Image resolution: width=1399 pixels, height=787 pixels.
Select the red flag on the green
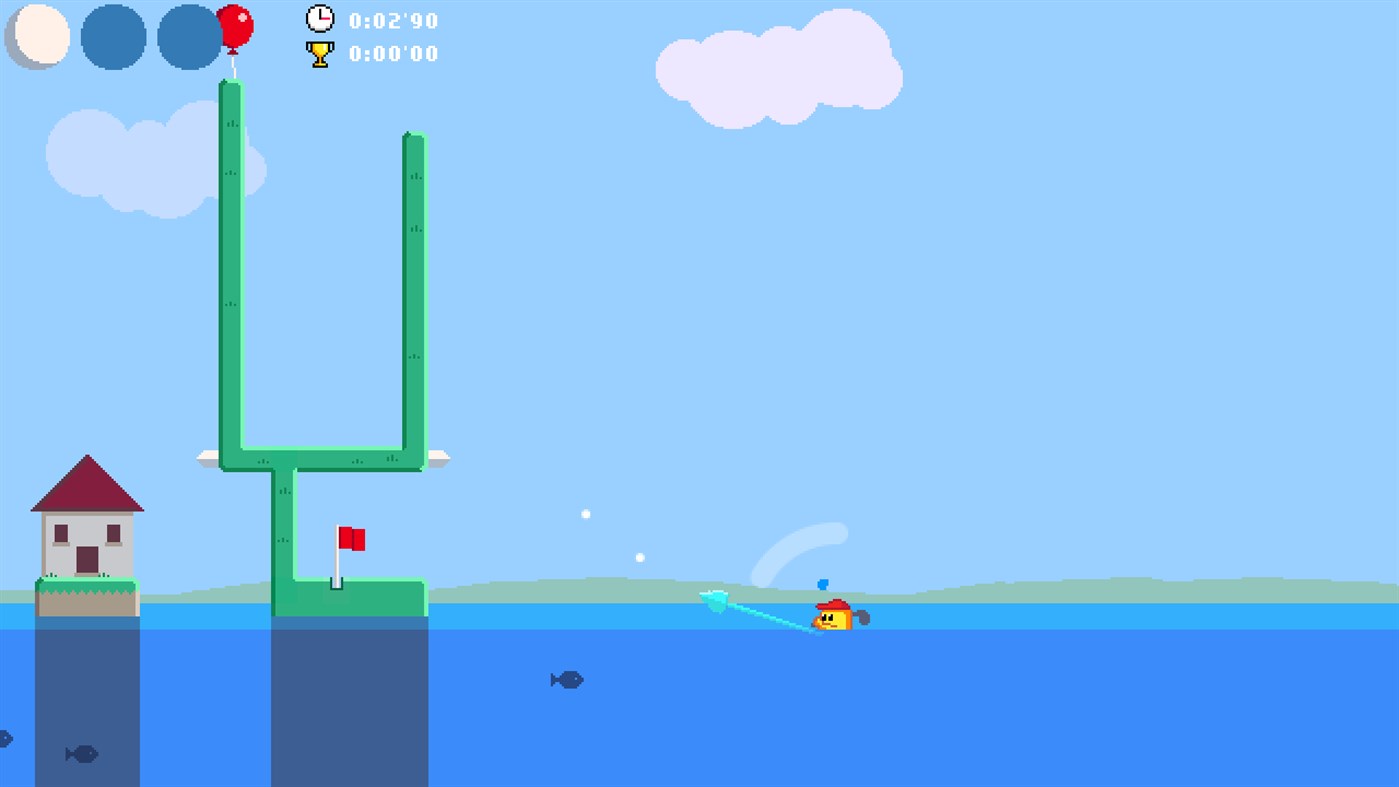[x=352, y=540]
